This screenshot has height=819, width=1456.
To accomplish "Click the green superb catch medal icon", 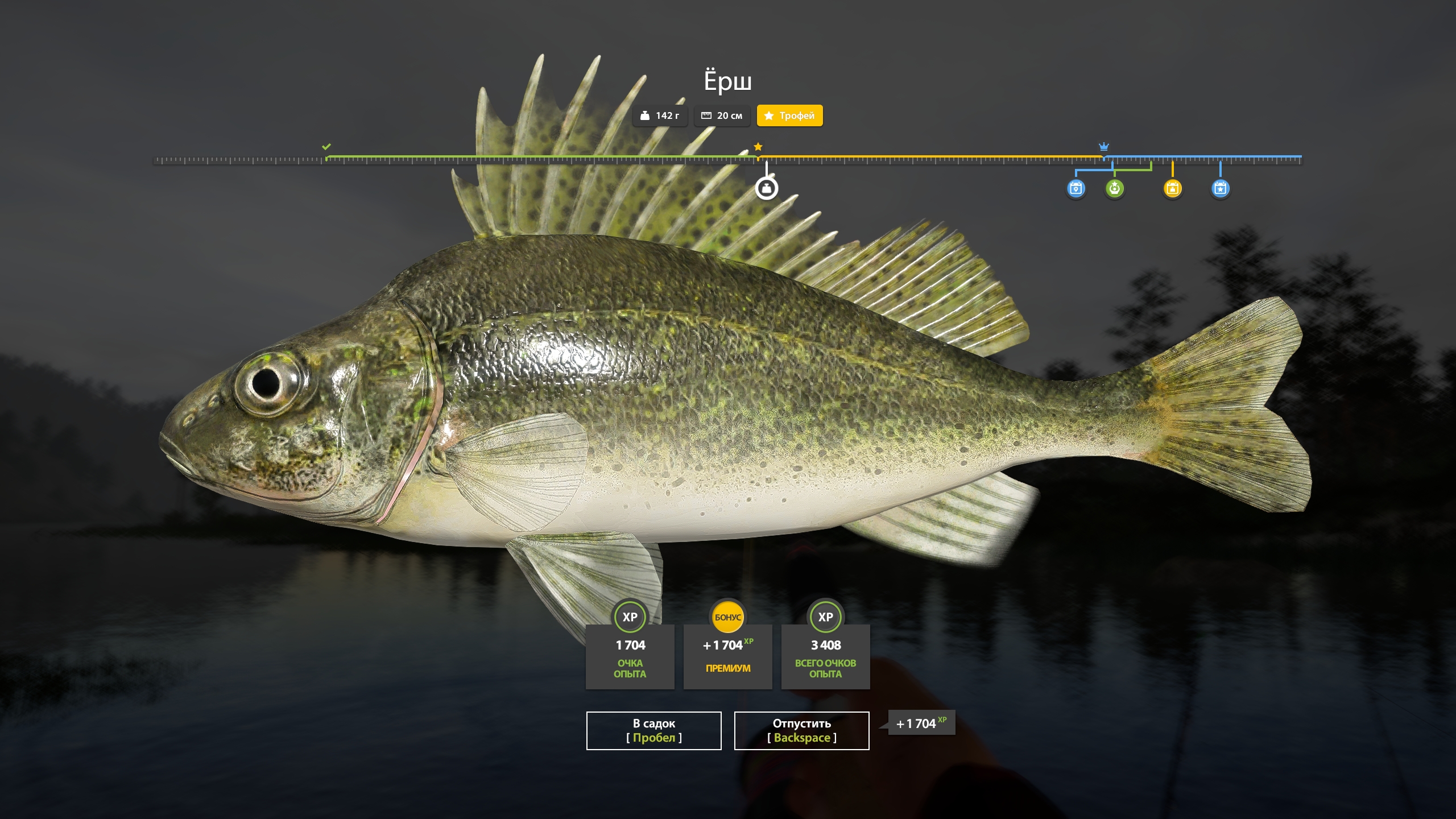I will coord(1114,188).
